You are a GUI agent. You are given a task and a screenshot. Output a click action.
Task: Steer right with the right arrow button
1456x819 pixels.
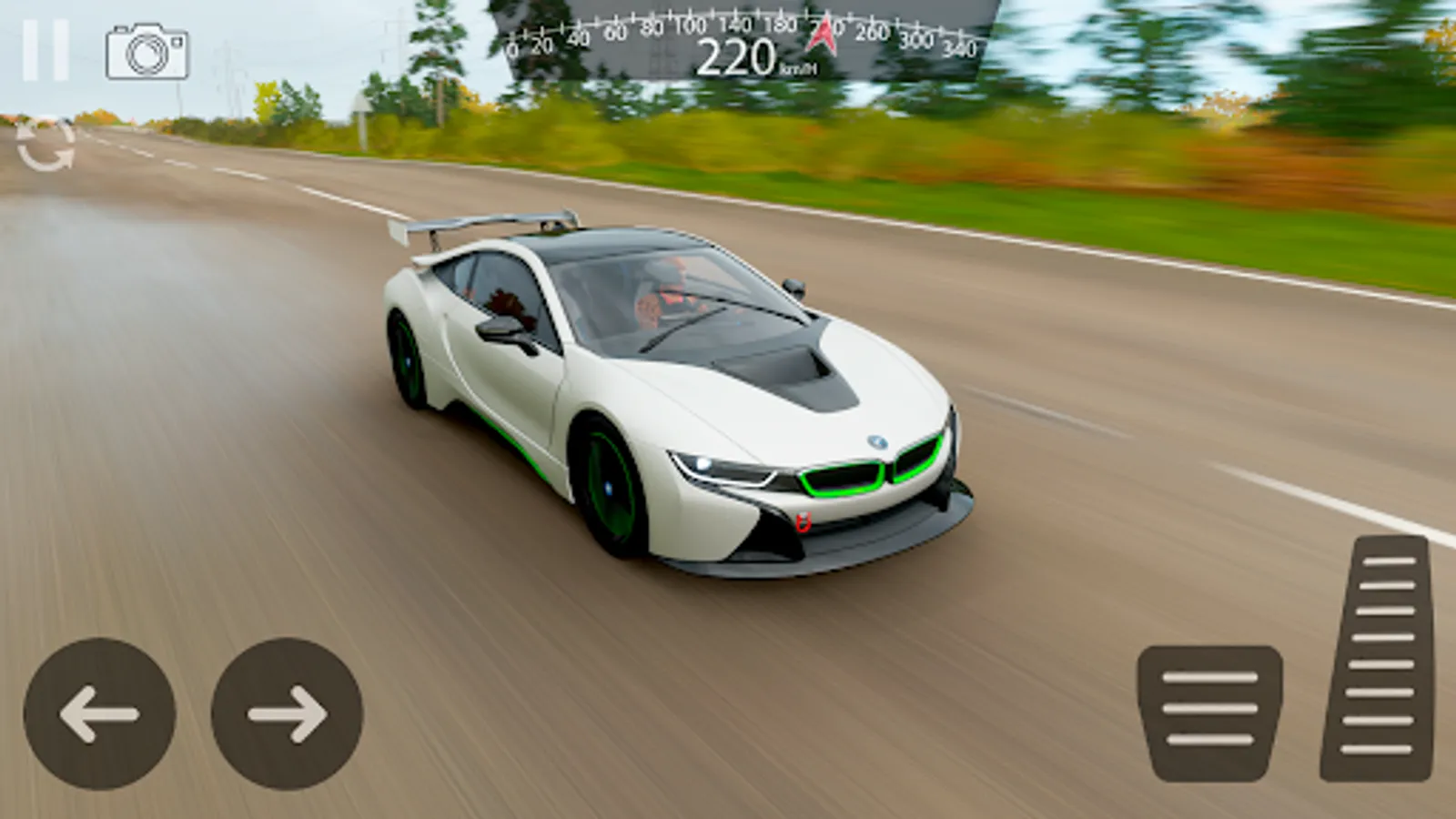coord(287,713)
